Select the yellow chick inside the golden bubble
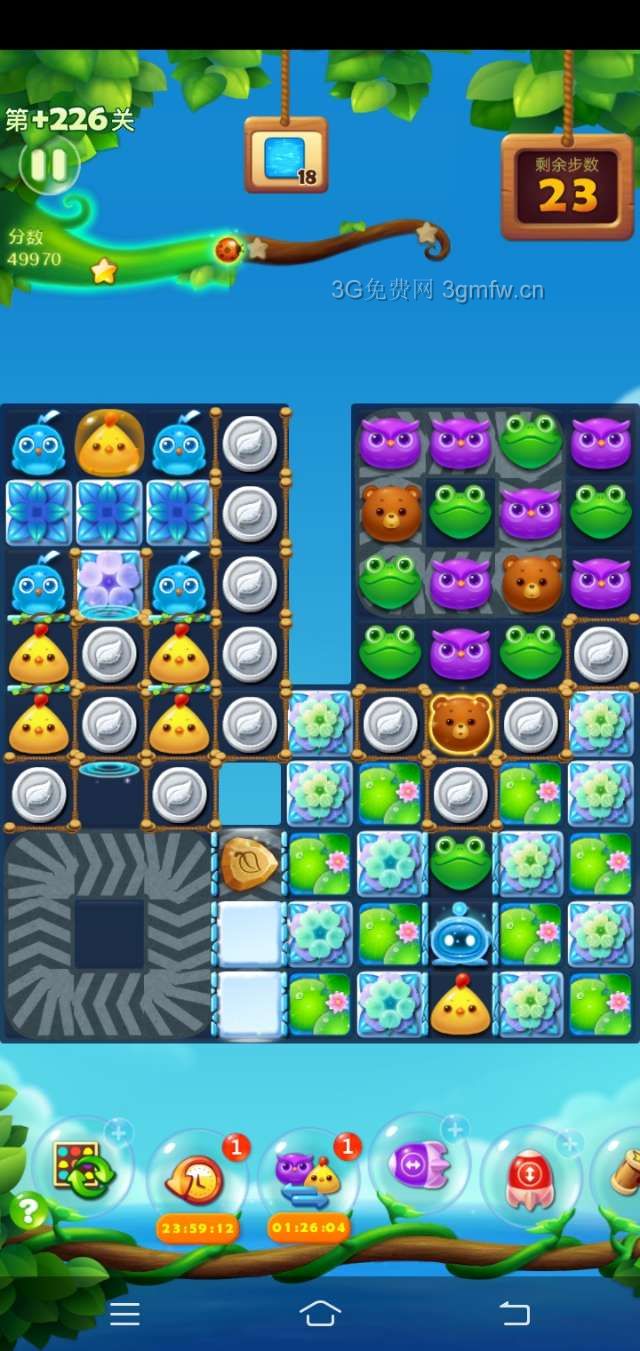The width and height of the screenshot is (640, 1351). coord(109,443)
